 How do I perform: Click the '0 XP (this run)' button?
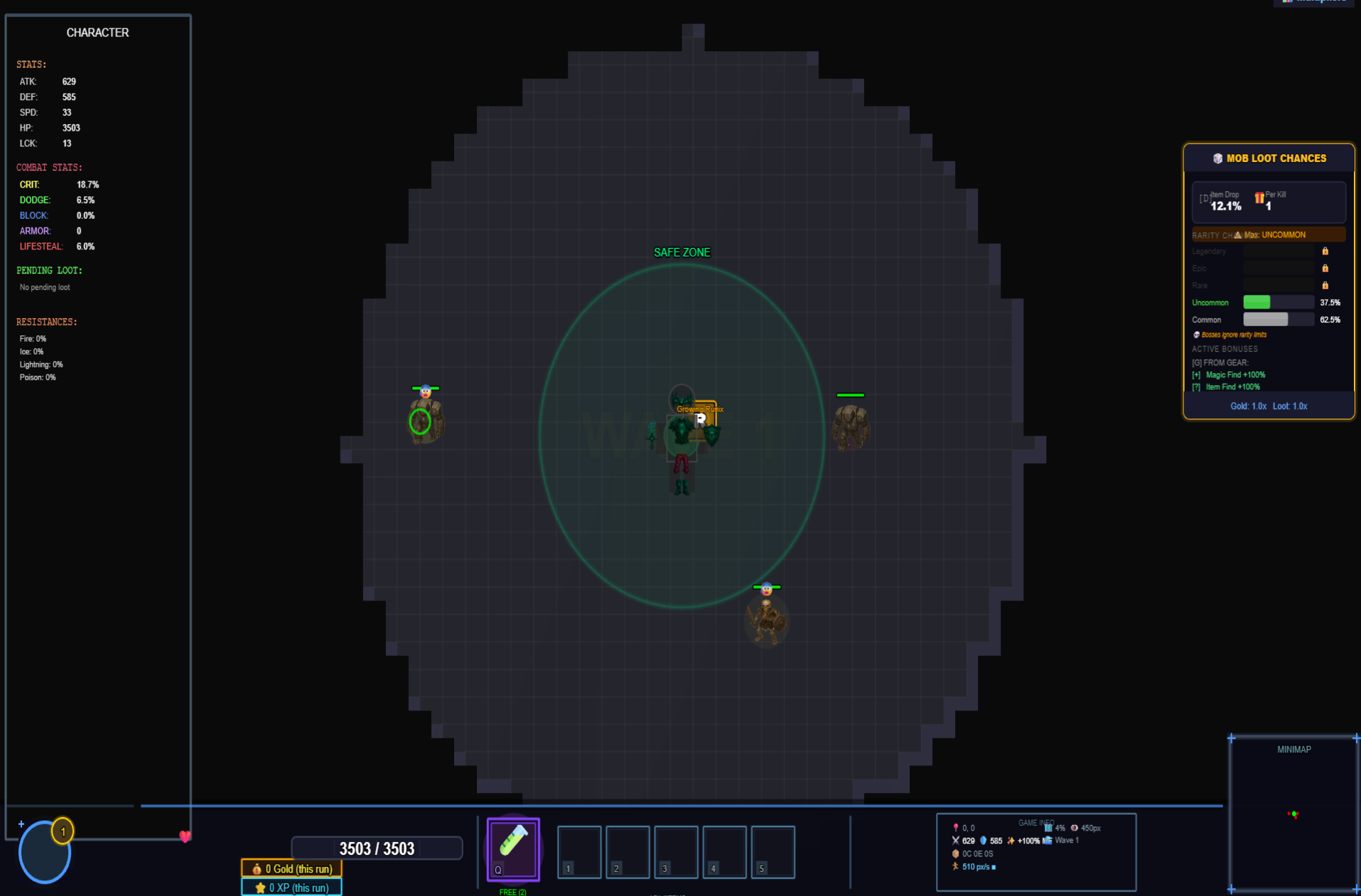(291, 887)
